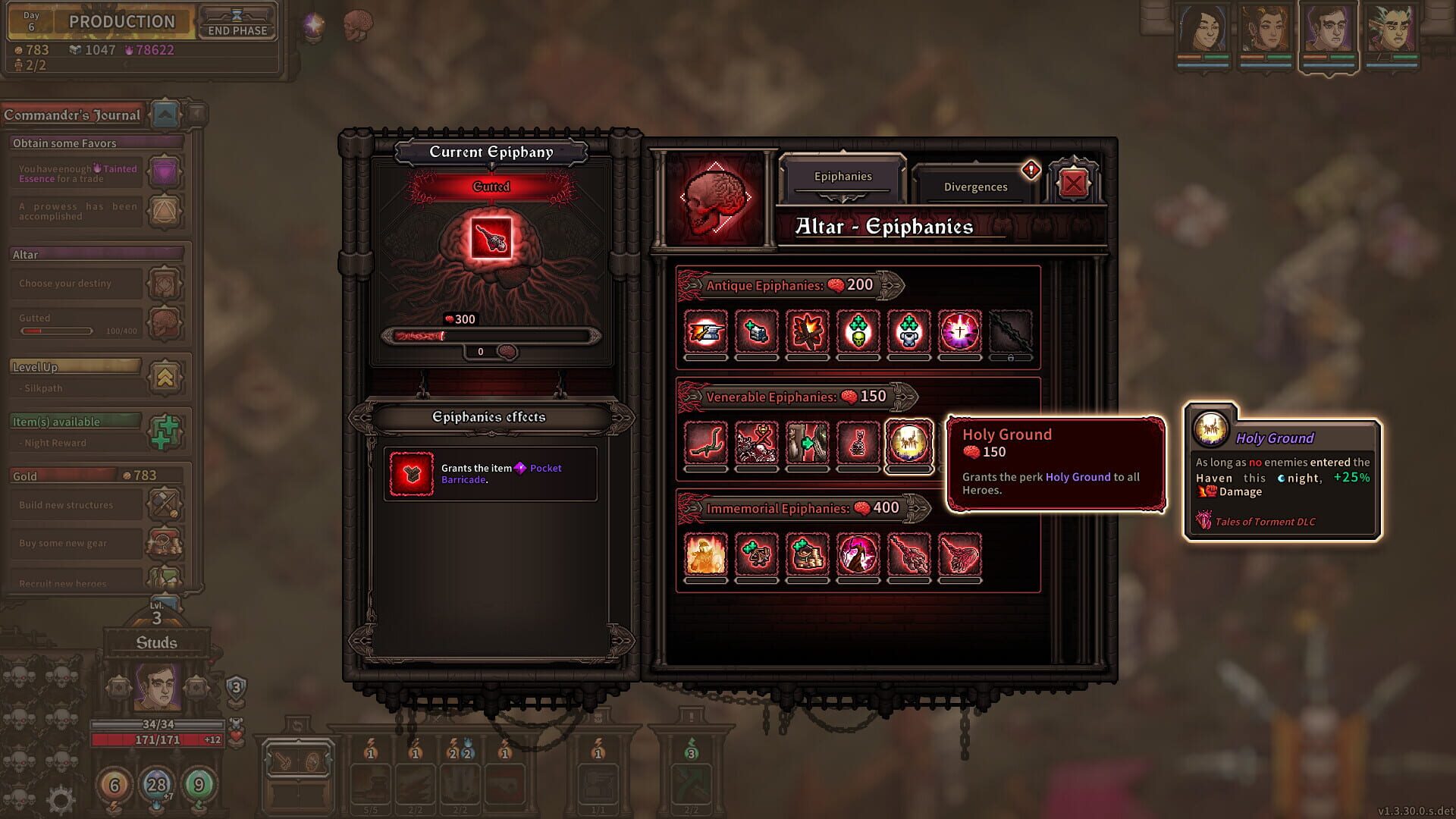The image size is (1456, 819).
Task: Click the Divergences notification alert marker
Action: click(x=1030, y=171)
